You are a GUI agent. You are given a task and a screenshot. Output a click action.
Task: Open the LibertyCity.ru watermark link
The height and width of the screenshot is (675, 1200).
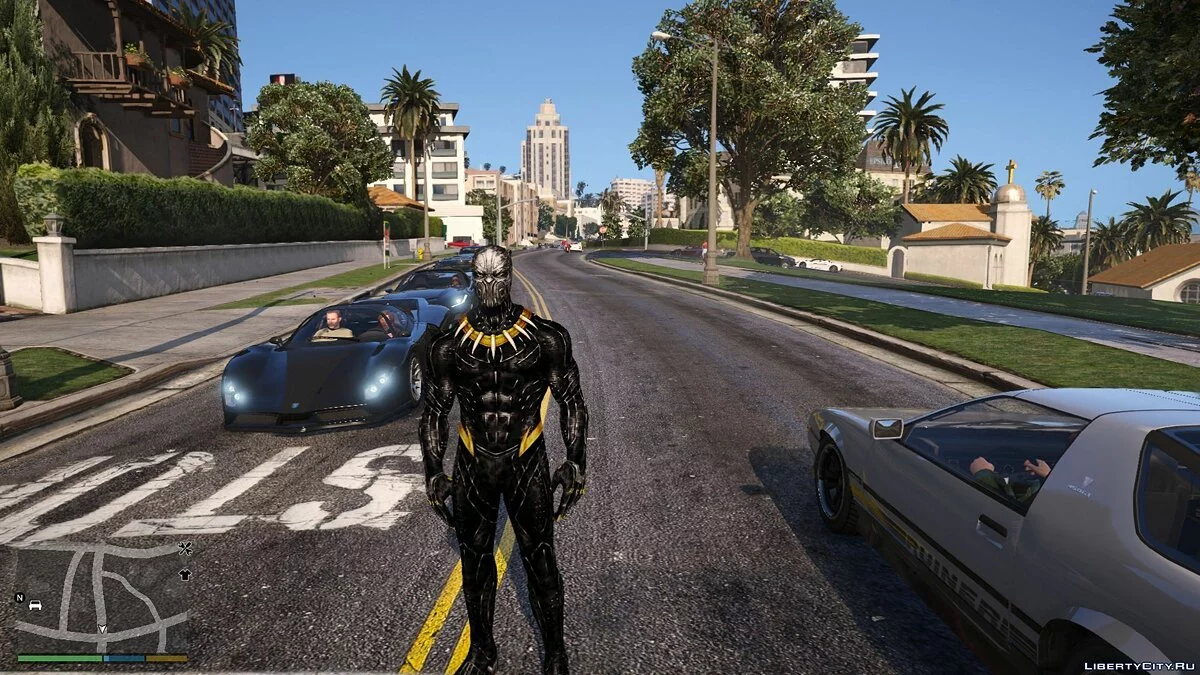1139,665
